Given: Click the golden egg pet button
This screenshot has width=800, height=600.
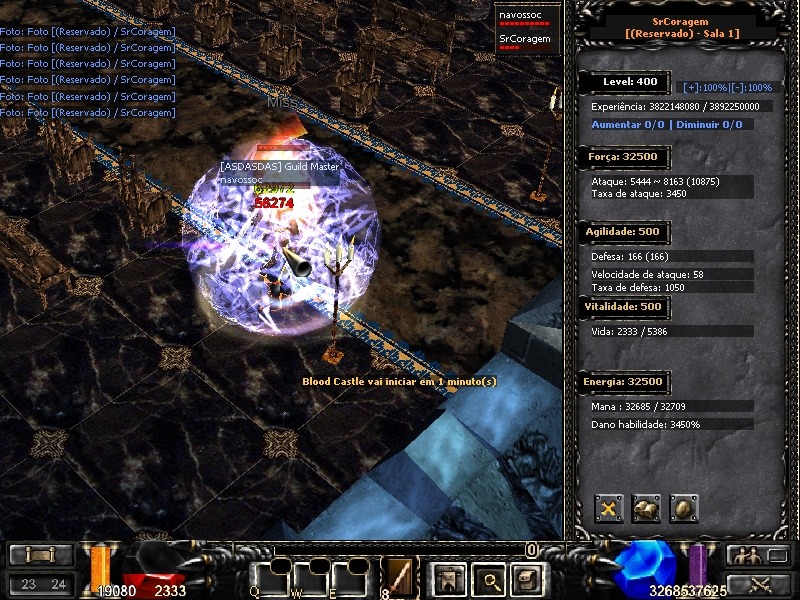Looking at the screenshot, I should [684, 509].
